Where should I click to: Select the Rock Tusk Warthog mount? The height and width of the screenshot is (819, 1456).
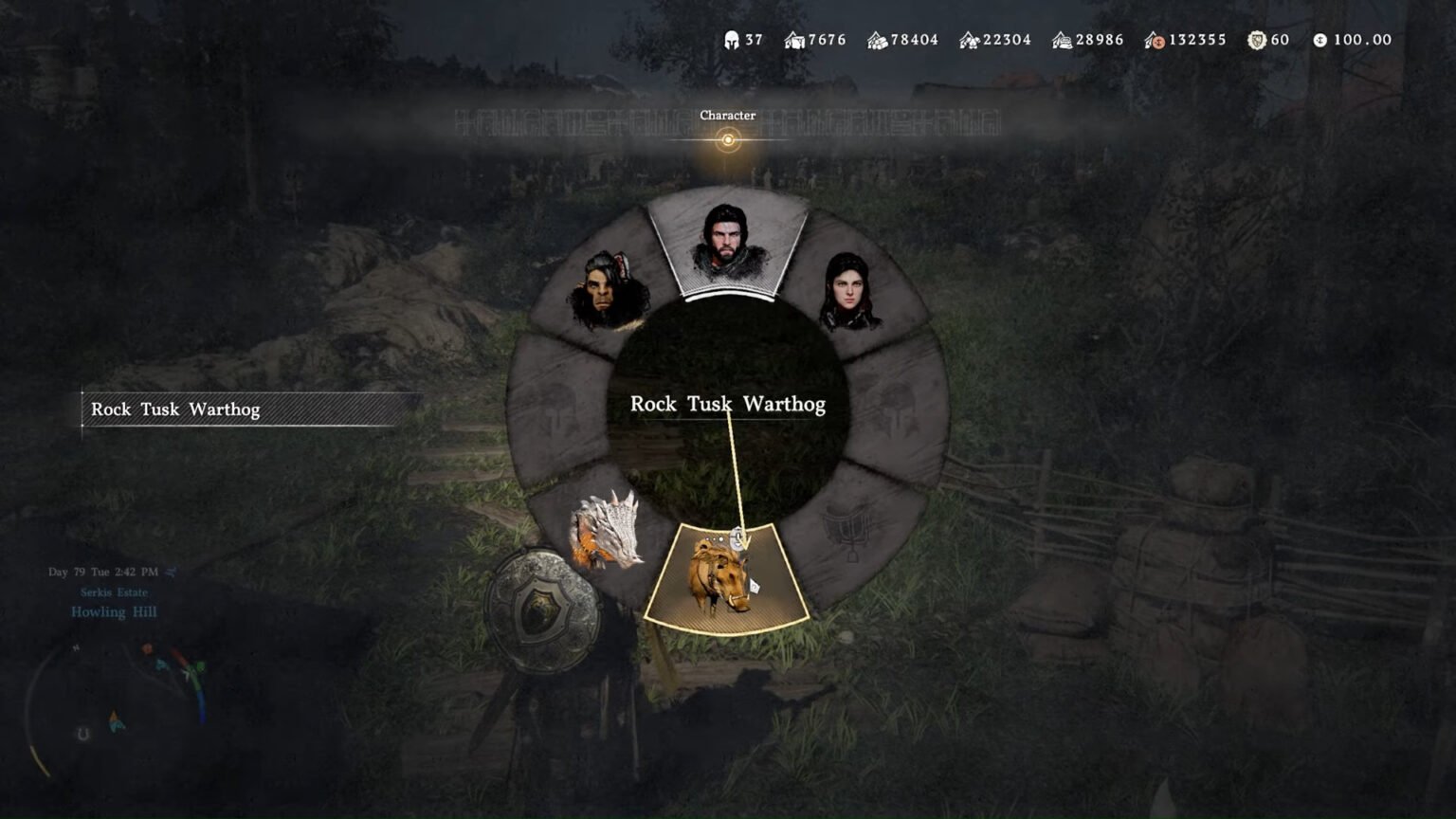(x=726, y=576)
